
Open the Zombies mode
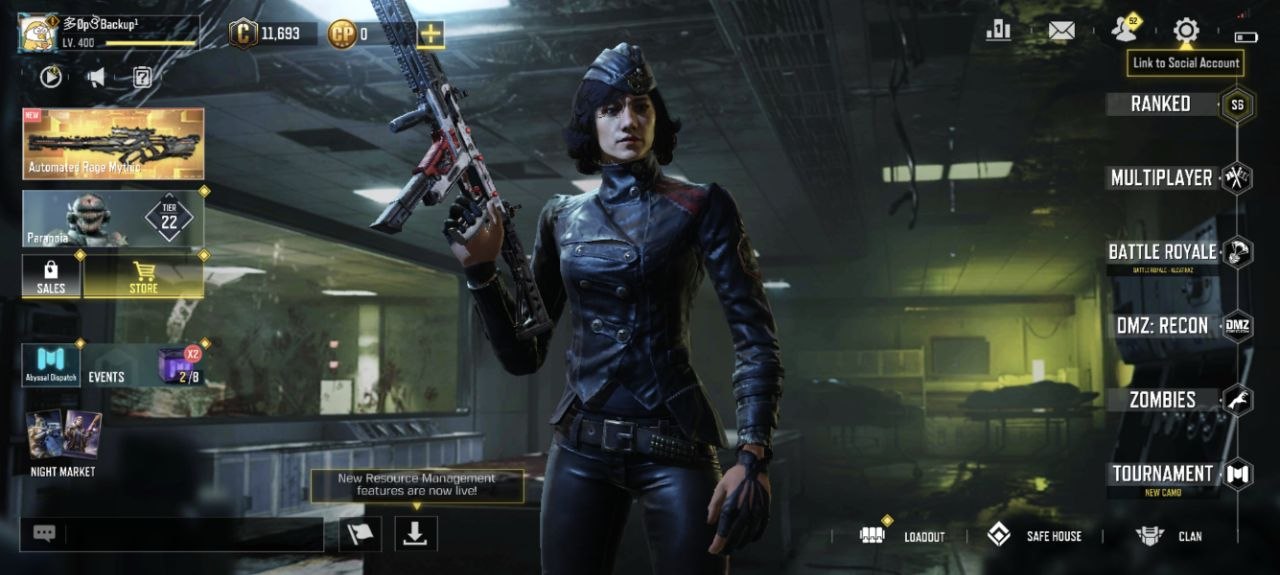point(1163,400)
